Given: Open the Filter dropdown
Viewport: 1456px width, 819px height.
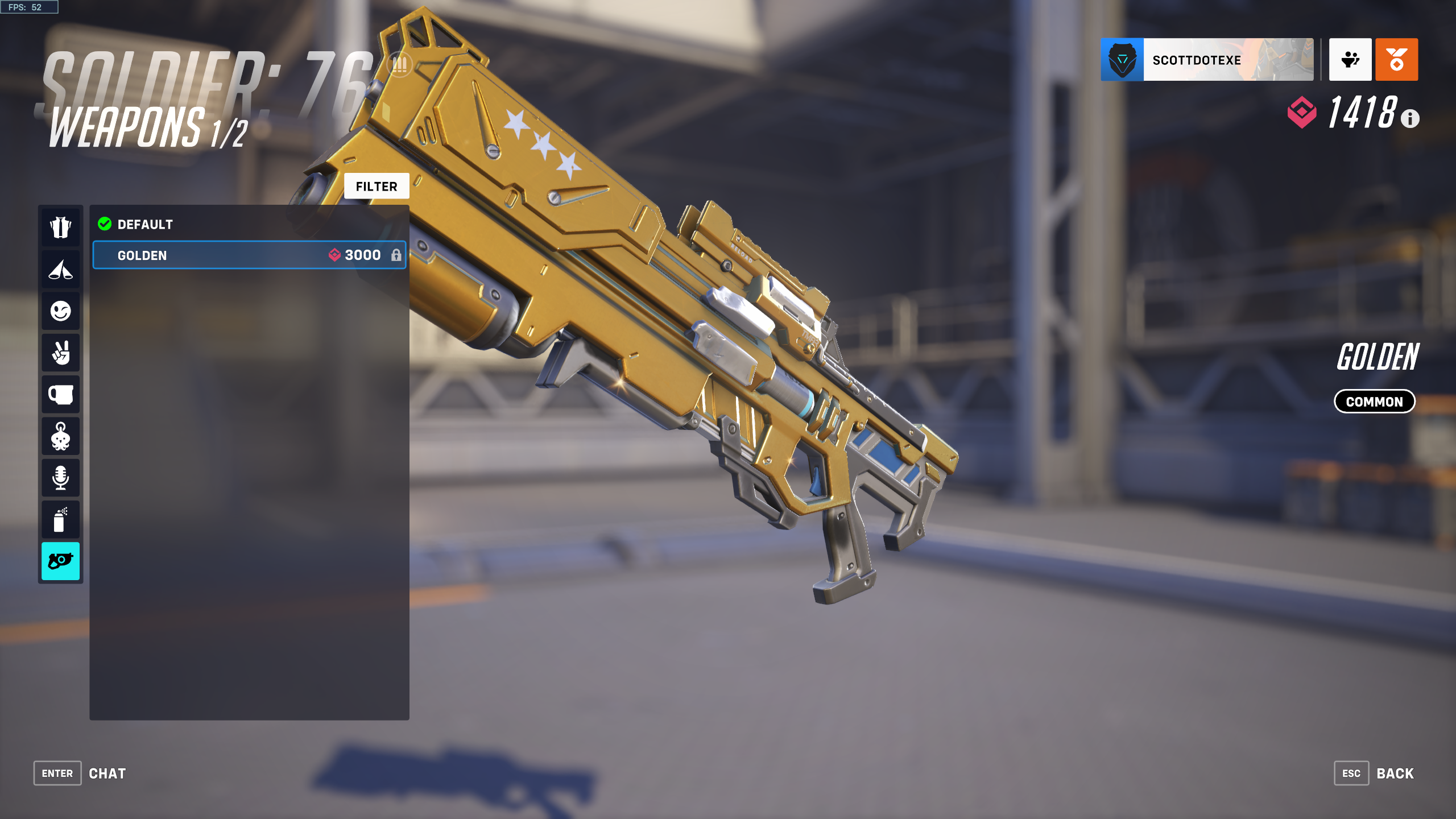Looking at the screenshot, I should pyautogui.click(x=377, y=186).
